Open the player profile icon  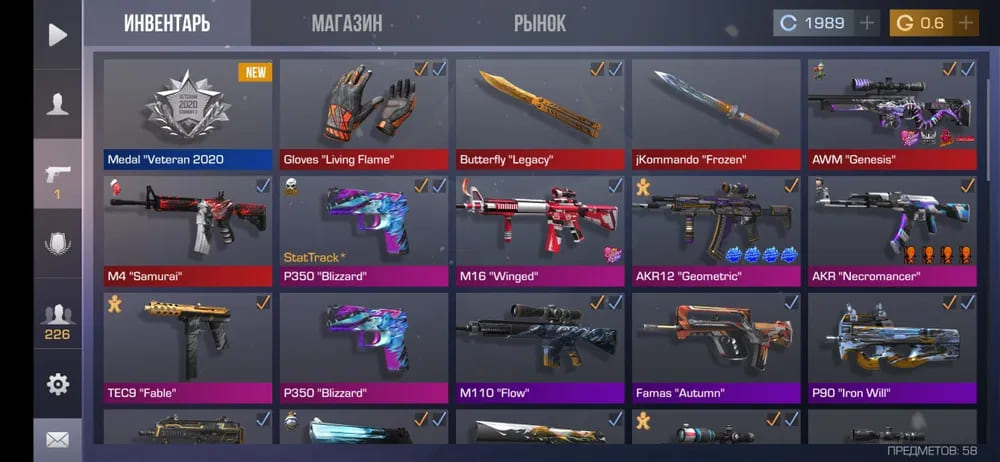coord(58,103)
